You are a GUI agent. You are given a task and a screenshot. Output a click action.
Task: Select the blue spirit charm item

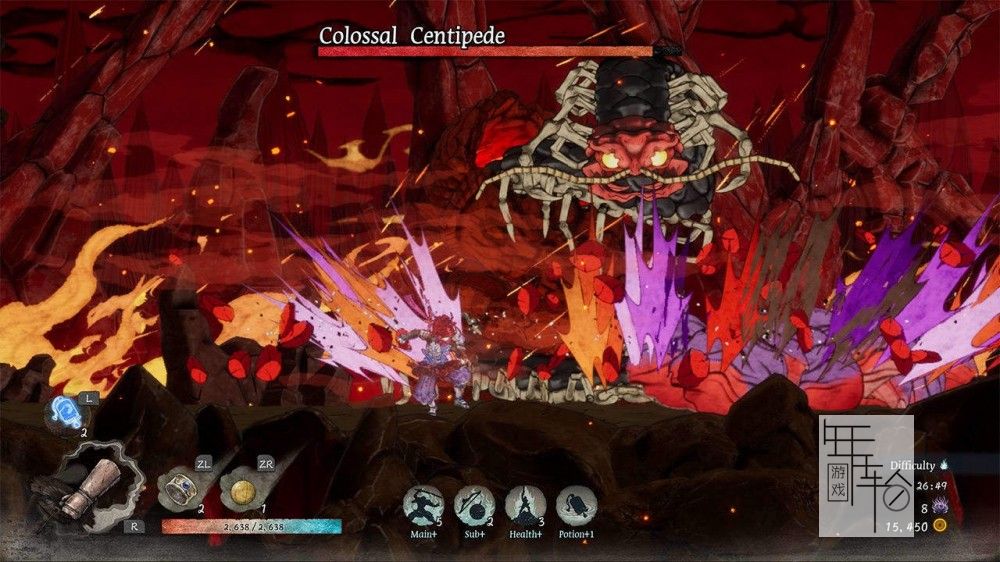point(67,413)
